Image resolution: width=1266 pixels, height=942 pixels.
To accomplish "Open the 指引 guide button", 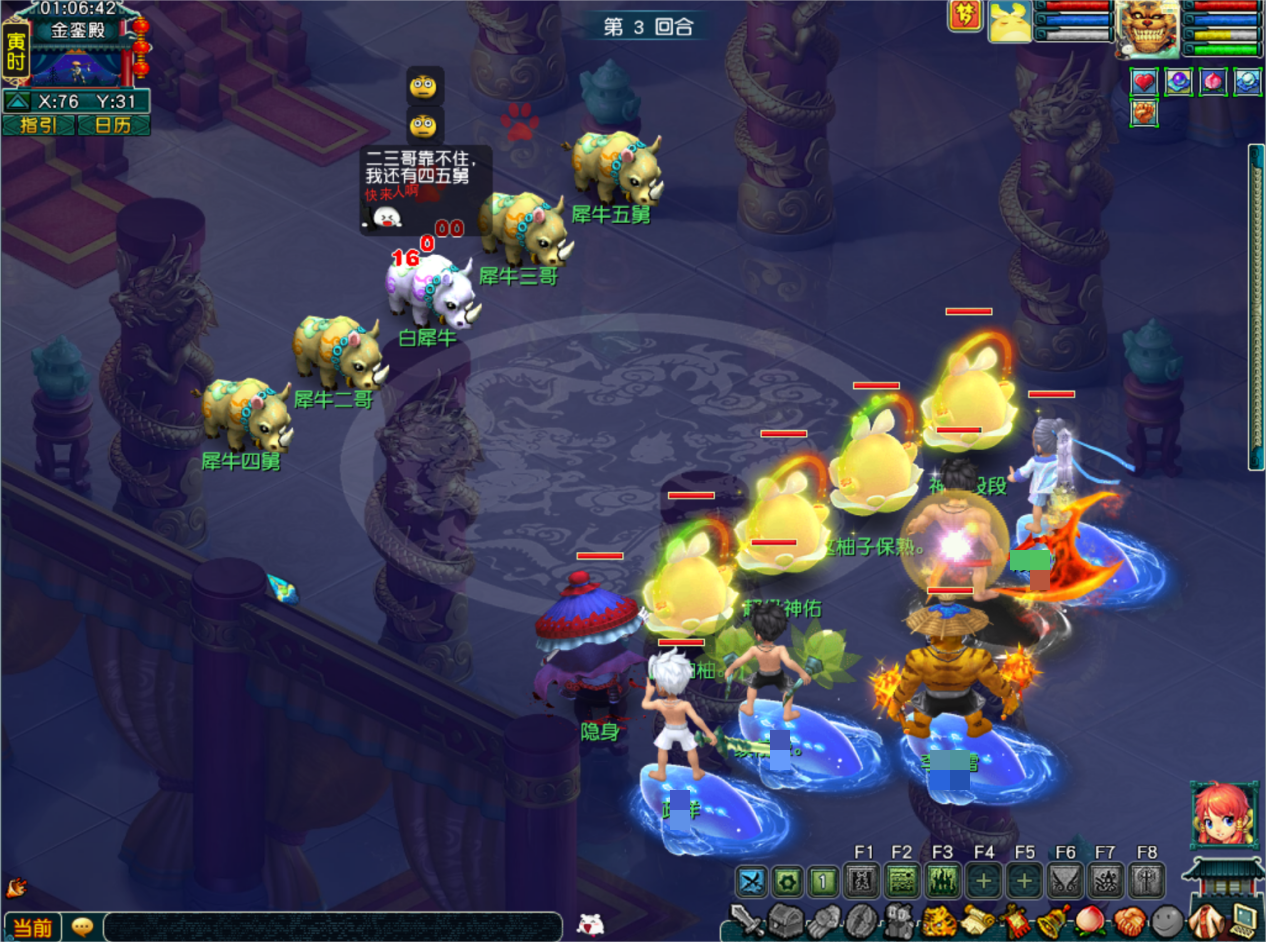I will click(x=38, y=125).
